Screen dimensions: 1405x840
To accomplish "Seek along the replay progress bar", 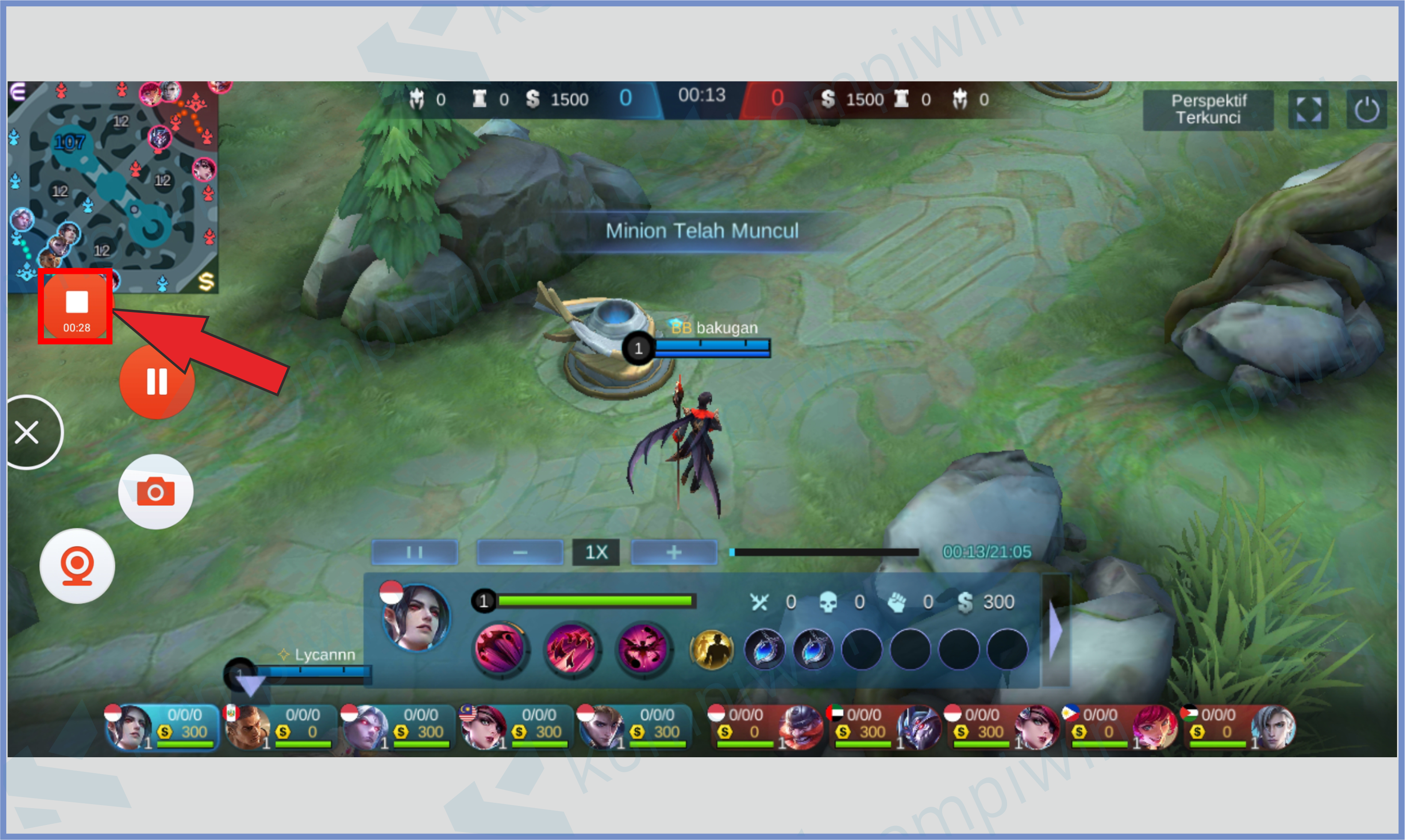I will [x=824, y=552].
